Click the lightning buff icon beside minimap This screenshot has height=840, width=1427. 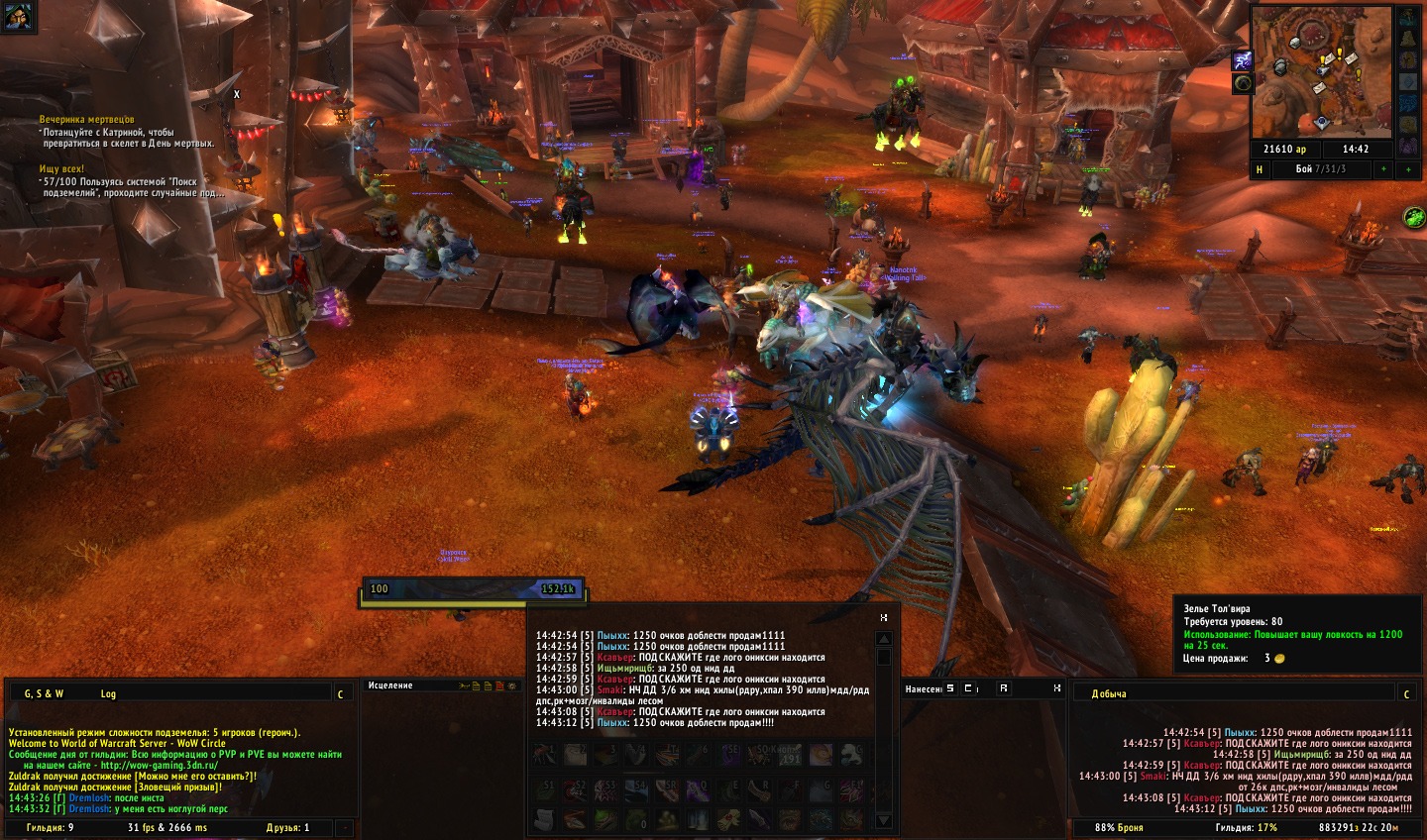(x=1242, y=60)
